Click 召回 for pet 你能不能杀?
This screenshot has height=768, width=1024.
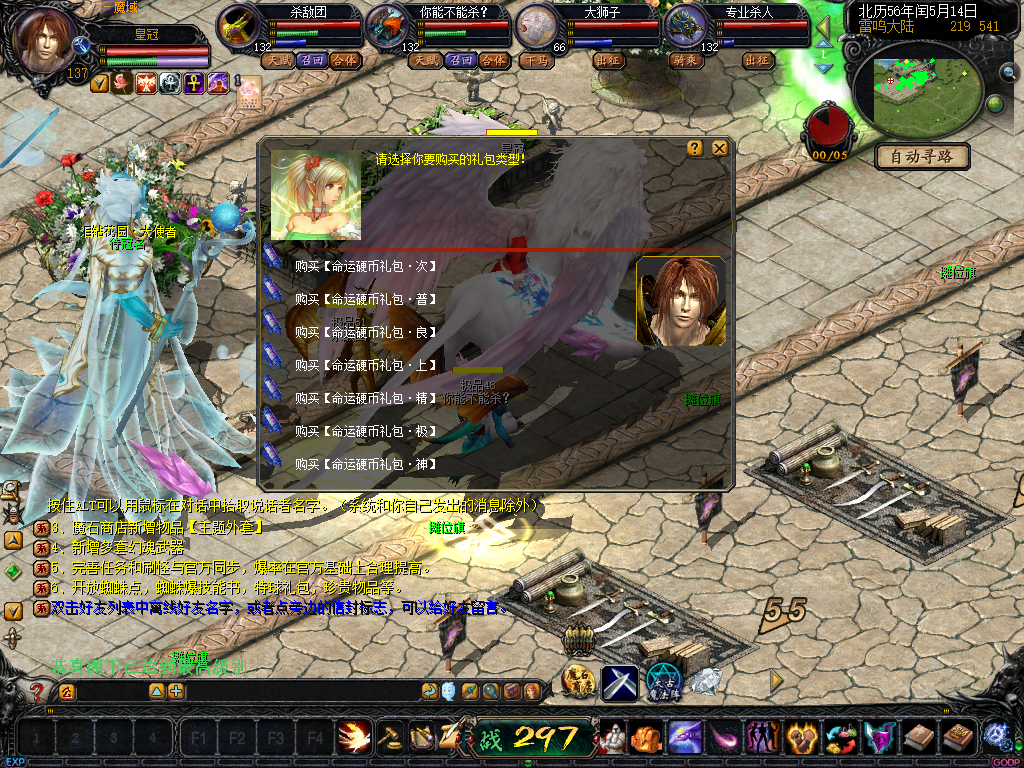point(460,60)
